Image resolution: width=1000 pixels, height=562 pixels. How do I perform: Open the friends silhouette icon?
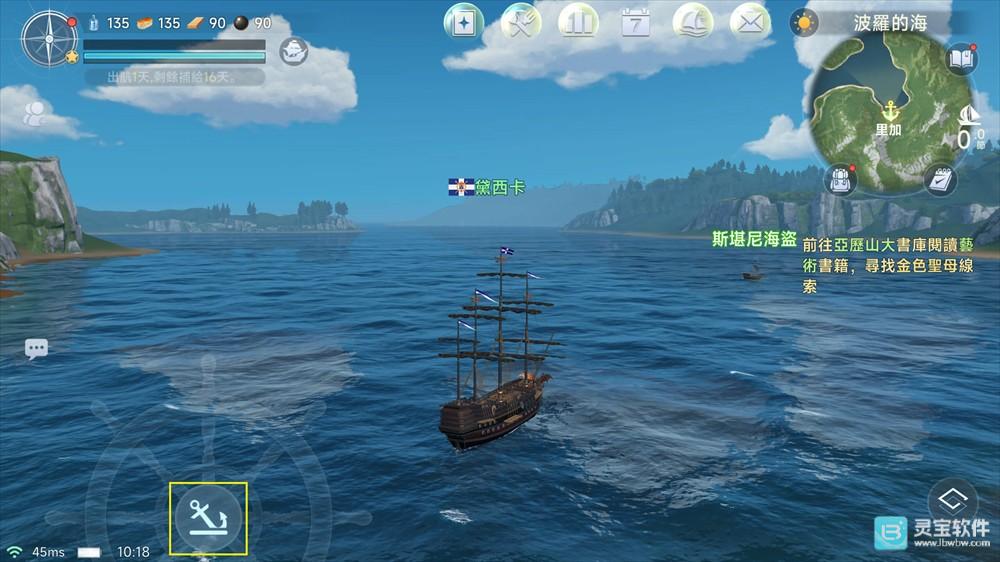[35, 114]
